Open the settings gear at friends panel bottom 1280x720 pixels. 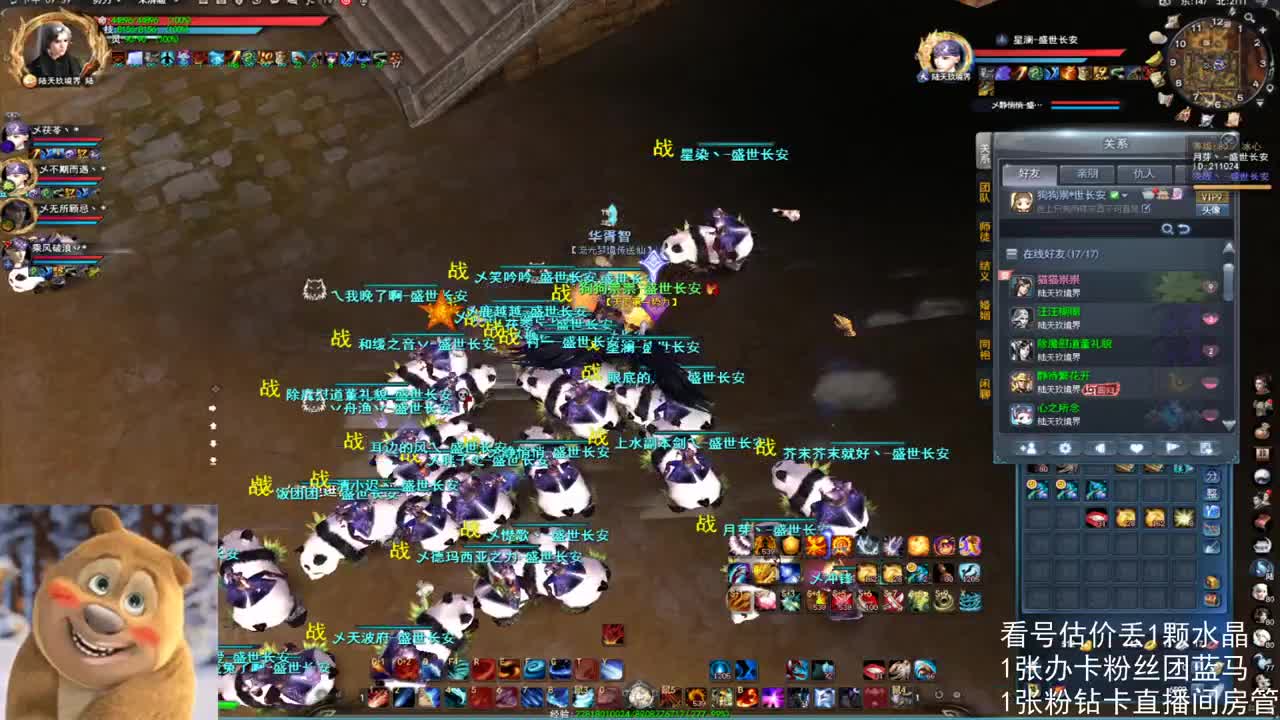coord(1065,448)
